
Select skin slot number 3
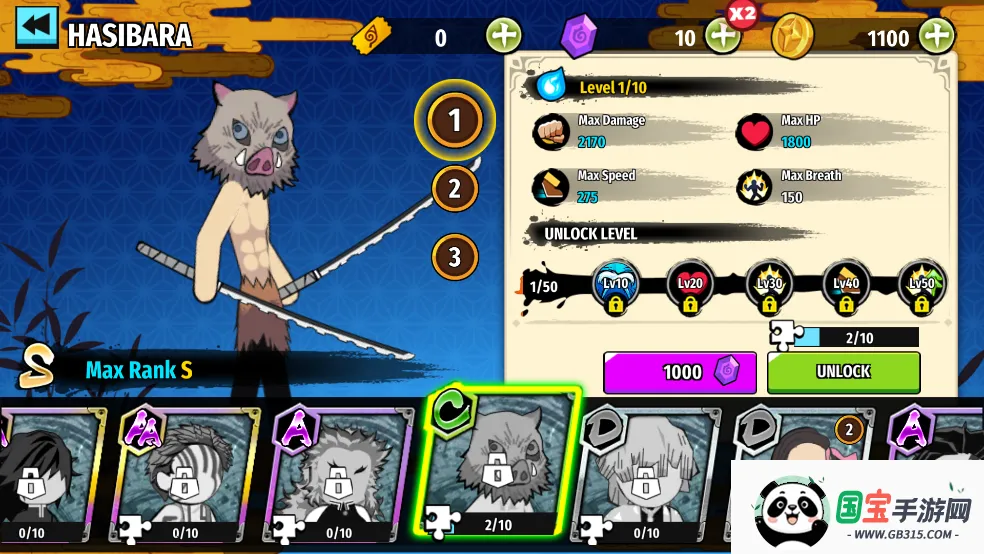tap(455, 256)
